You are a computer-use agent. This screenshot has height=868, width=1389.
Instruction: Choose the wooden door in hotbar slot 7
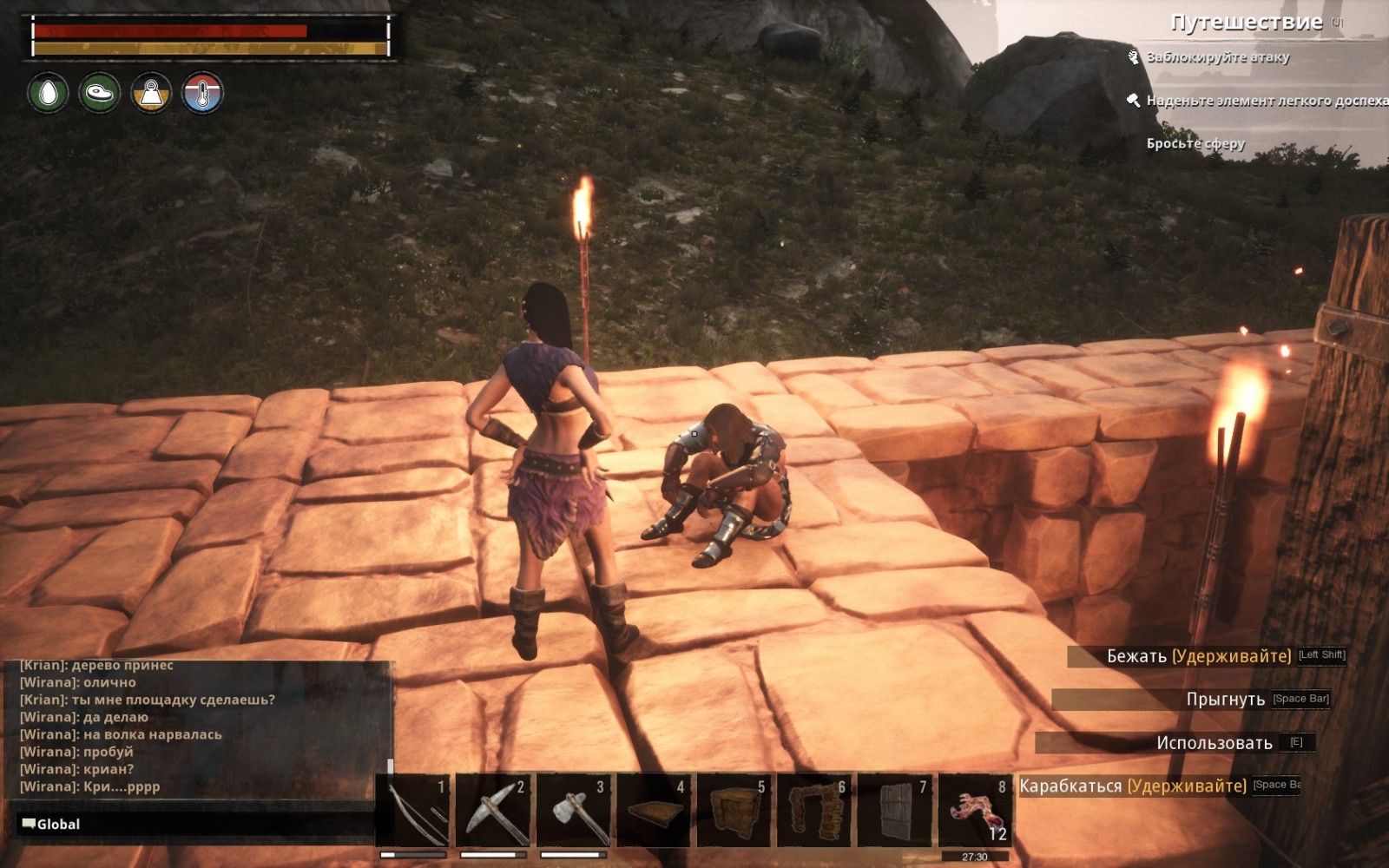tap(895, 812)
